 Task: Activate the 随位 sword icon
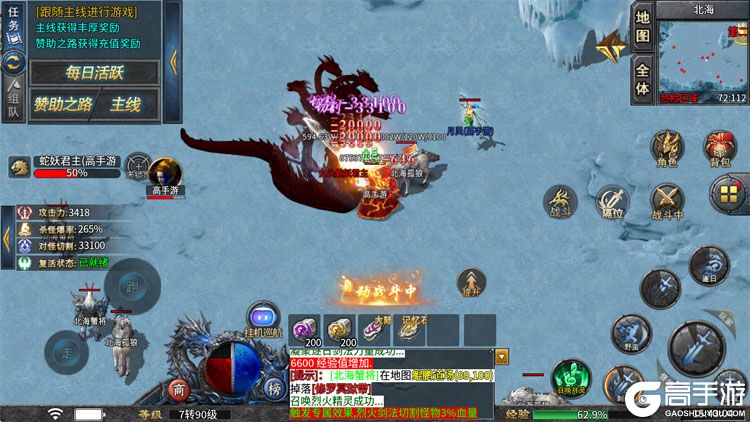tap(612, 201)
